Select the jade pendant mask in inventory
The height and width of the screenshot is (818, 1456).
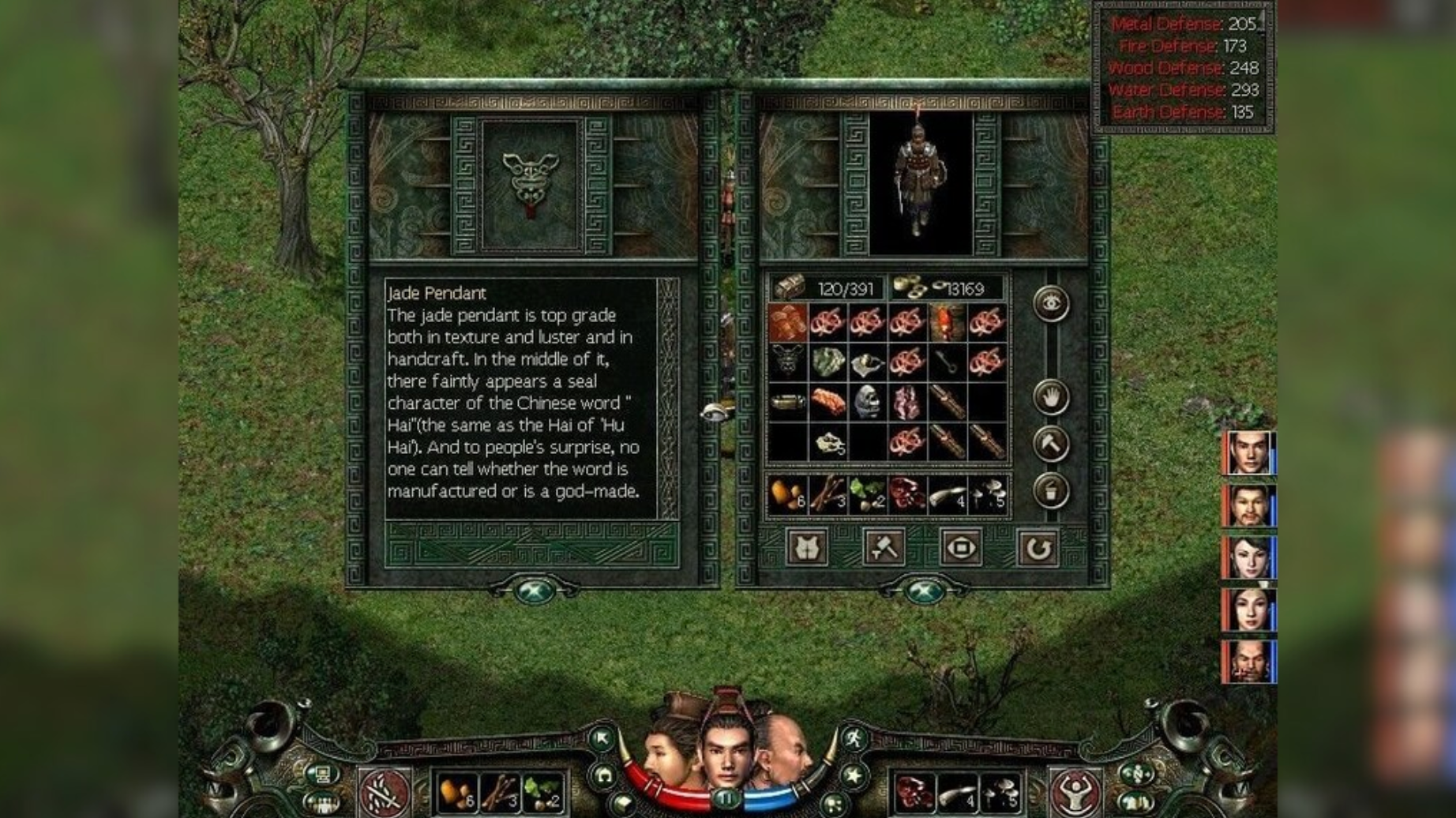pos(787,362)
